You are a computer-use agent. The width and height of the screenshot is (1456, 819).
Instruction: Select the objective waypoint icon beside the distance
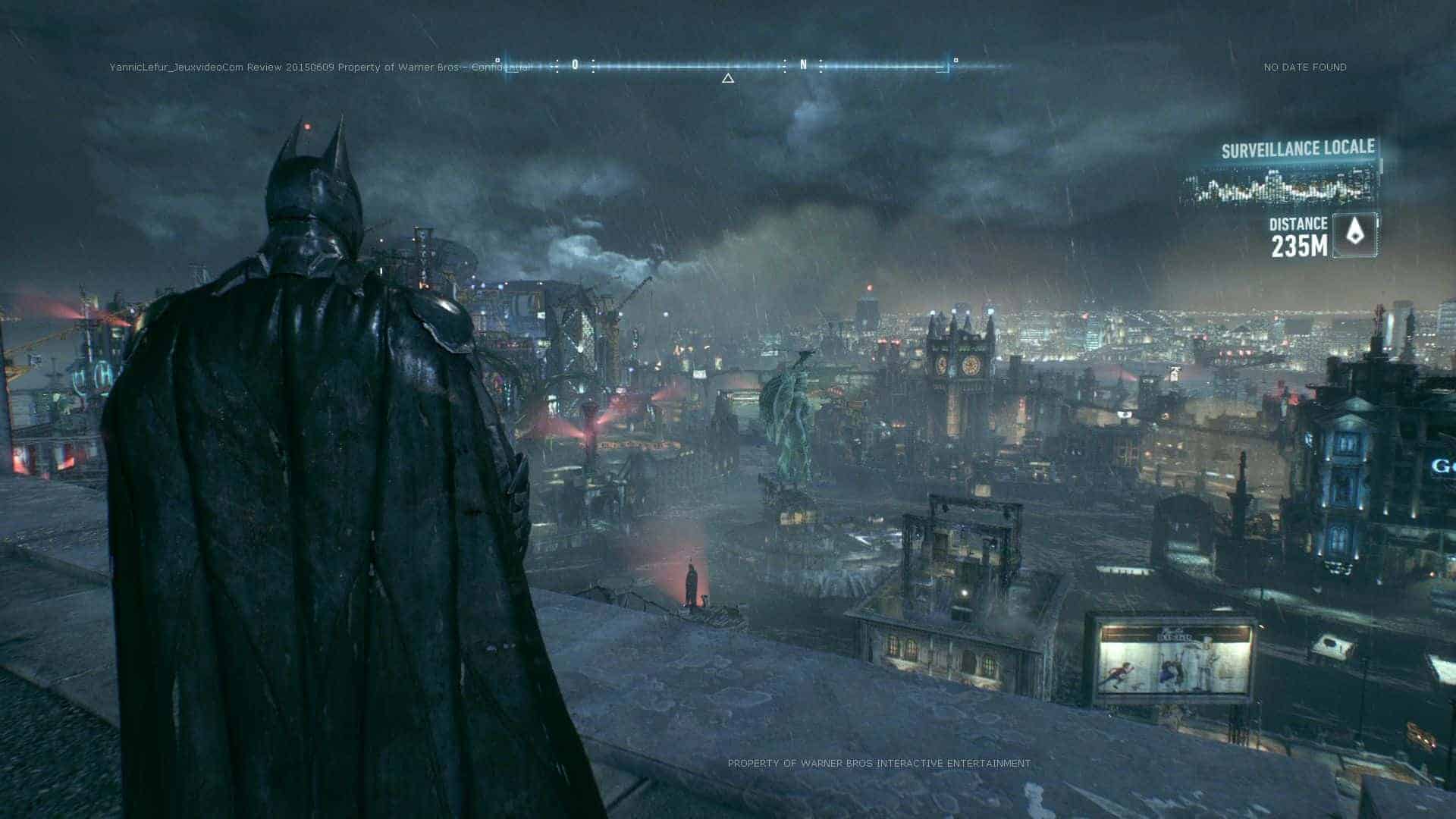pyautogui.click(x=1354, y=234)
